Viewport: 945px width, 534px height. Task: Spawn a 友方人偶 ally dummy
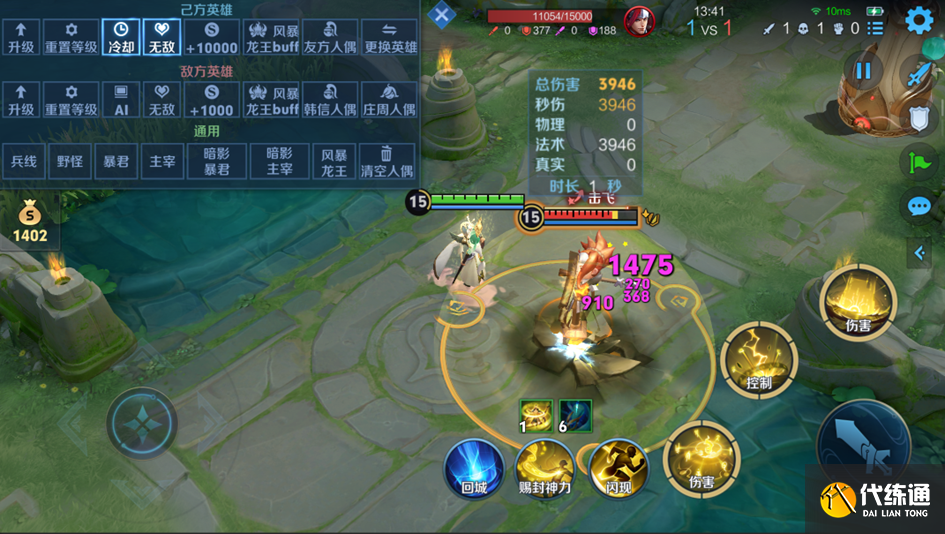[x=330, y=37]
